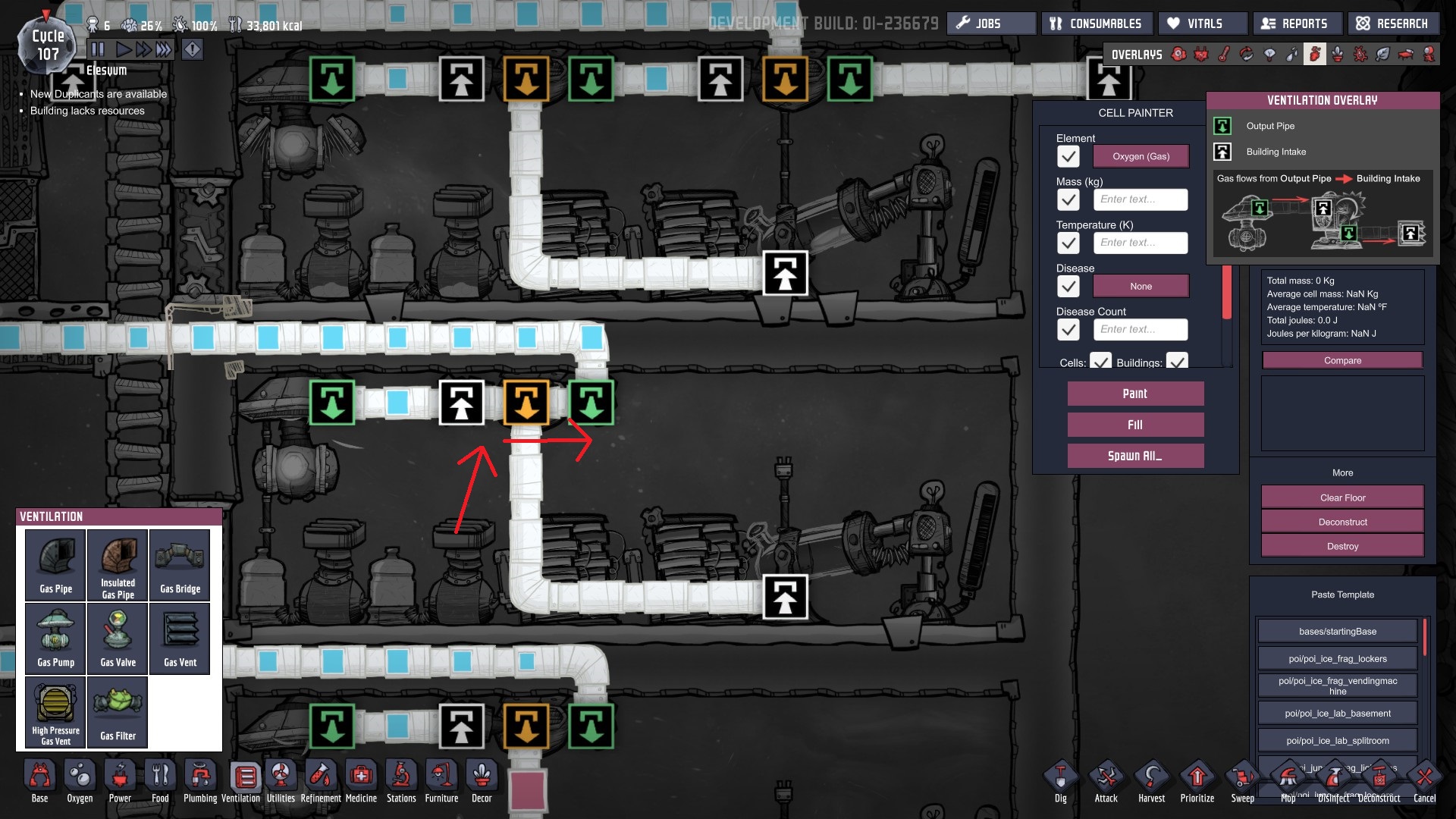Toggle the Buildings checkbox in Cell Painter
1456x819 pixels.
click(1176, 363)
